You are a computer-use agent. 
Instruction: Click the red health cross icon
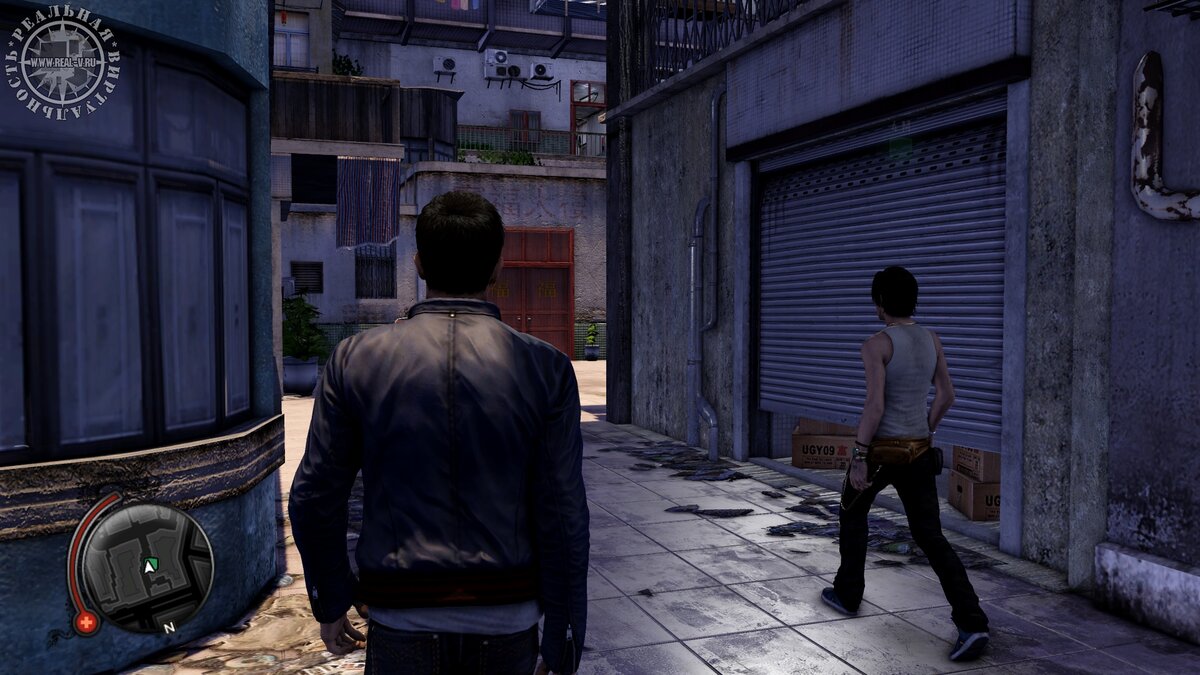click(86, 622)
